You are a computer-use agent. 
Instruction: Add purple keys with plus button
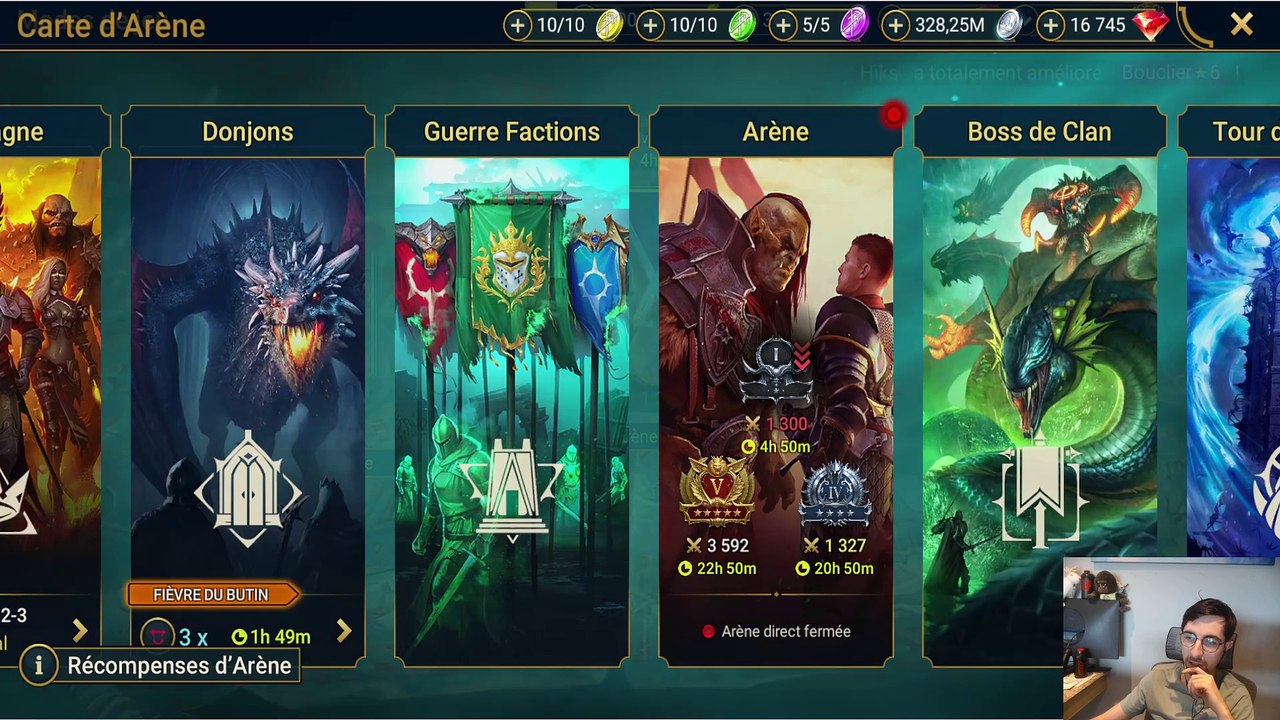[783, 26]
